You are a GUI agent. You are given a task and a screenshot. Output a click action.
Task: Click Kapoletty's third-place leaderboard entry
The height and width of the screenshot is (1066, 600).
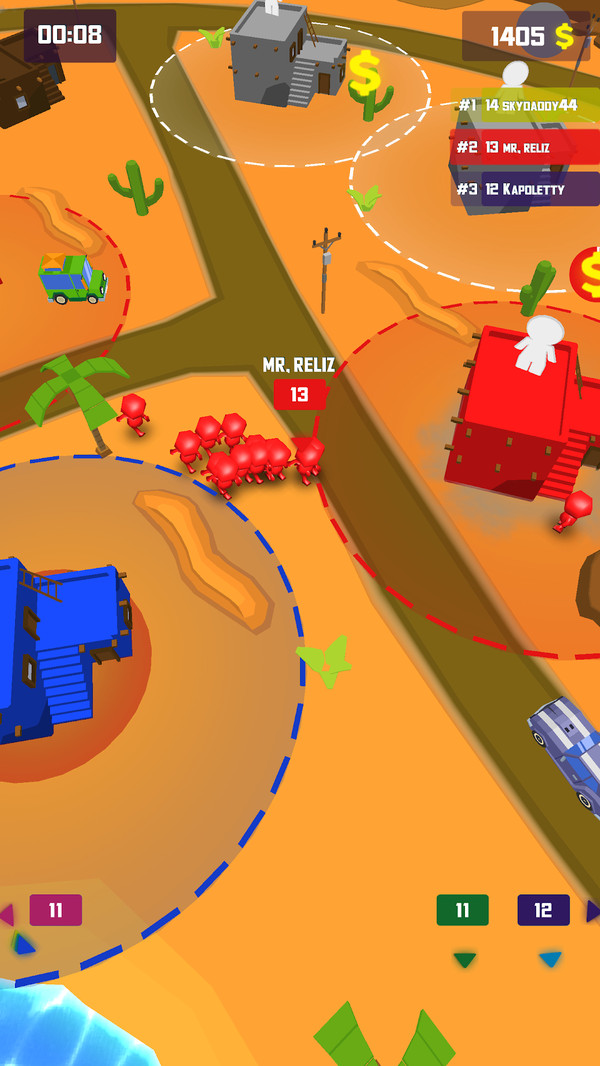526,189
